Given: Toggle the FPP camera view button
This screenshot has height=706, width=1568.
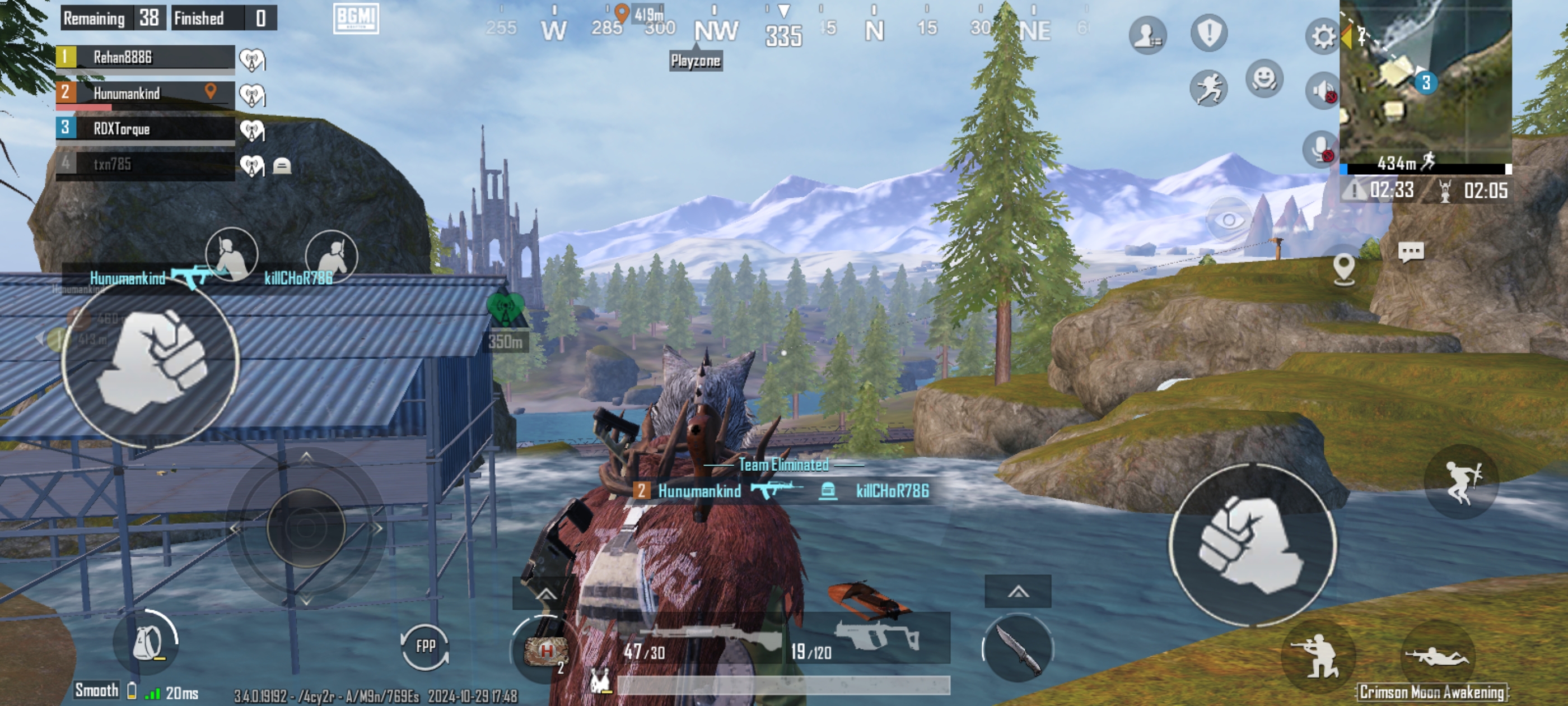Looking at the screenshot, I should (x=425, y=646).
